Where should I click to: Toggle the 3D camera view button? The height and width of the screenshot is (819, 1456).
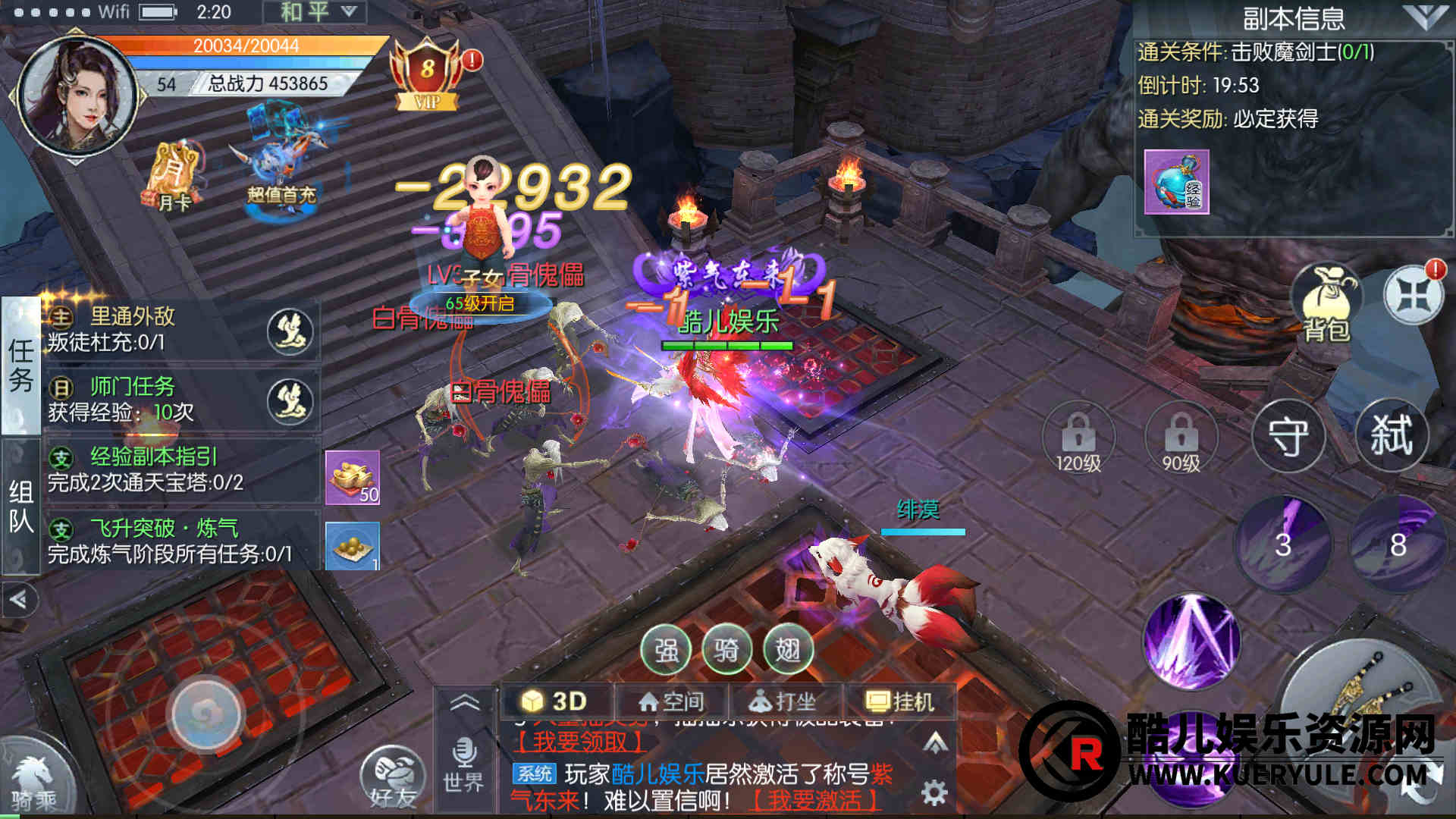click(x=556, y=701)
